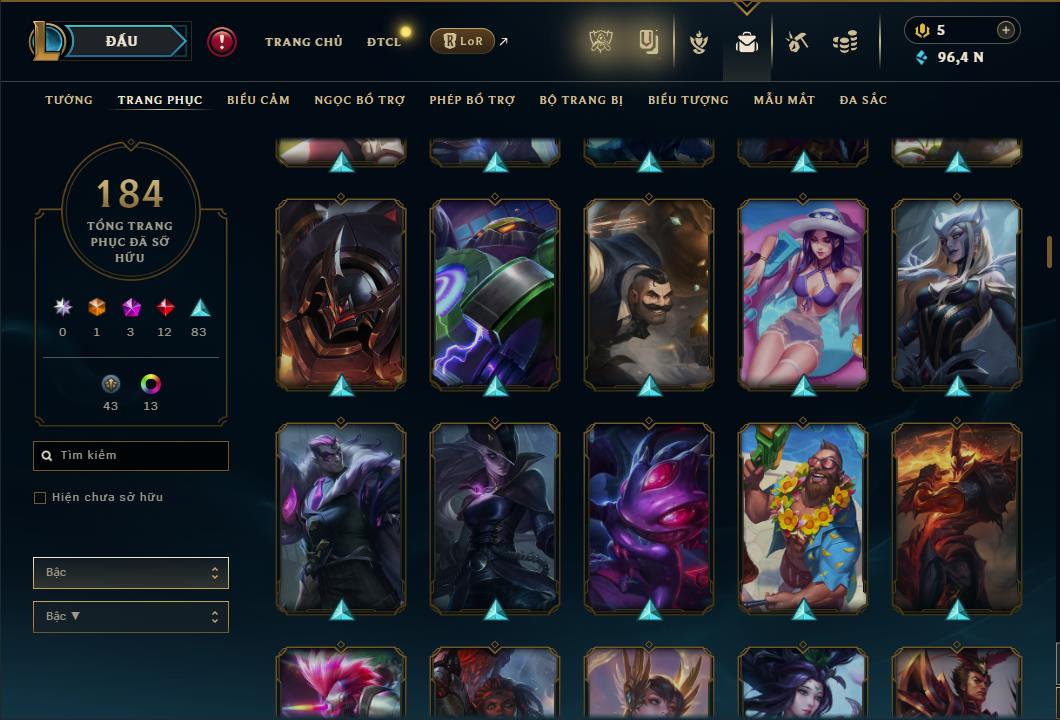The width and height of the screenshot is (1060, 720).
Task: Open the Bậc ▼ sort order dropdown
Action: [x=131, y=617]
